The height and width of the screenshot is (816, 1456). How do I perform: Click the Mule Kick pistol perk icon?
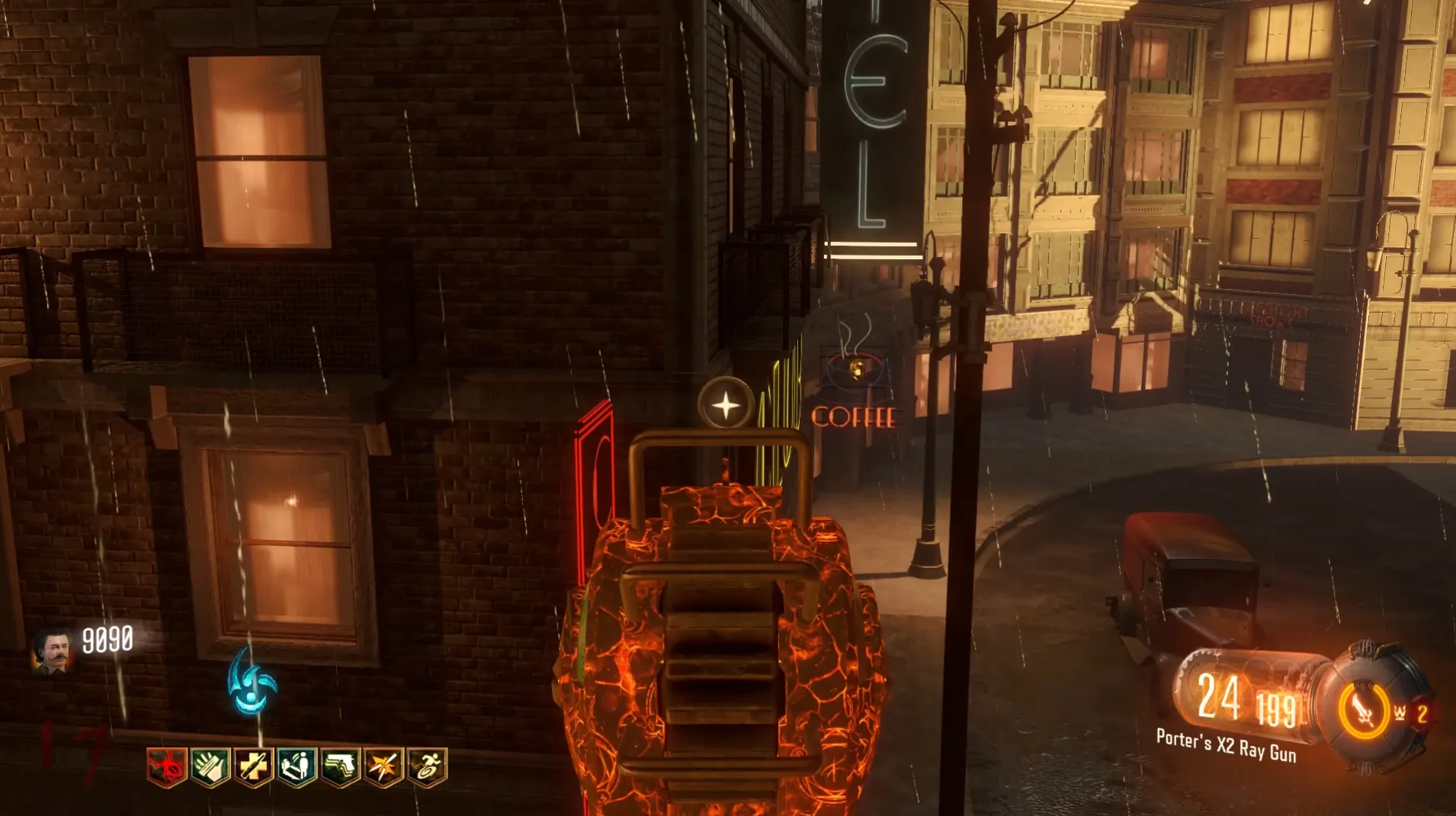click(340, 766)
